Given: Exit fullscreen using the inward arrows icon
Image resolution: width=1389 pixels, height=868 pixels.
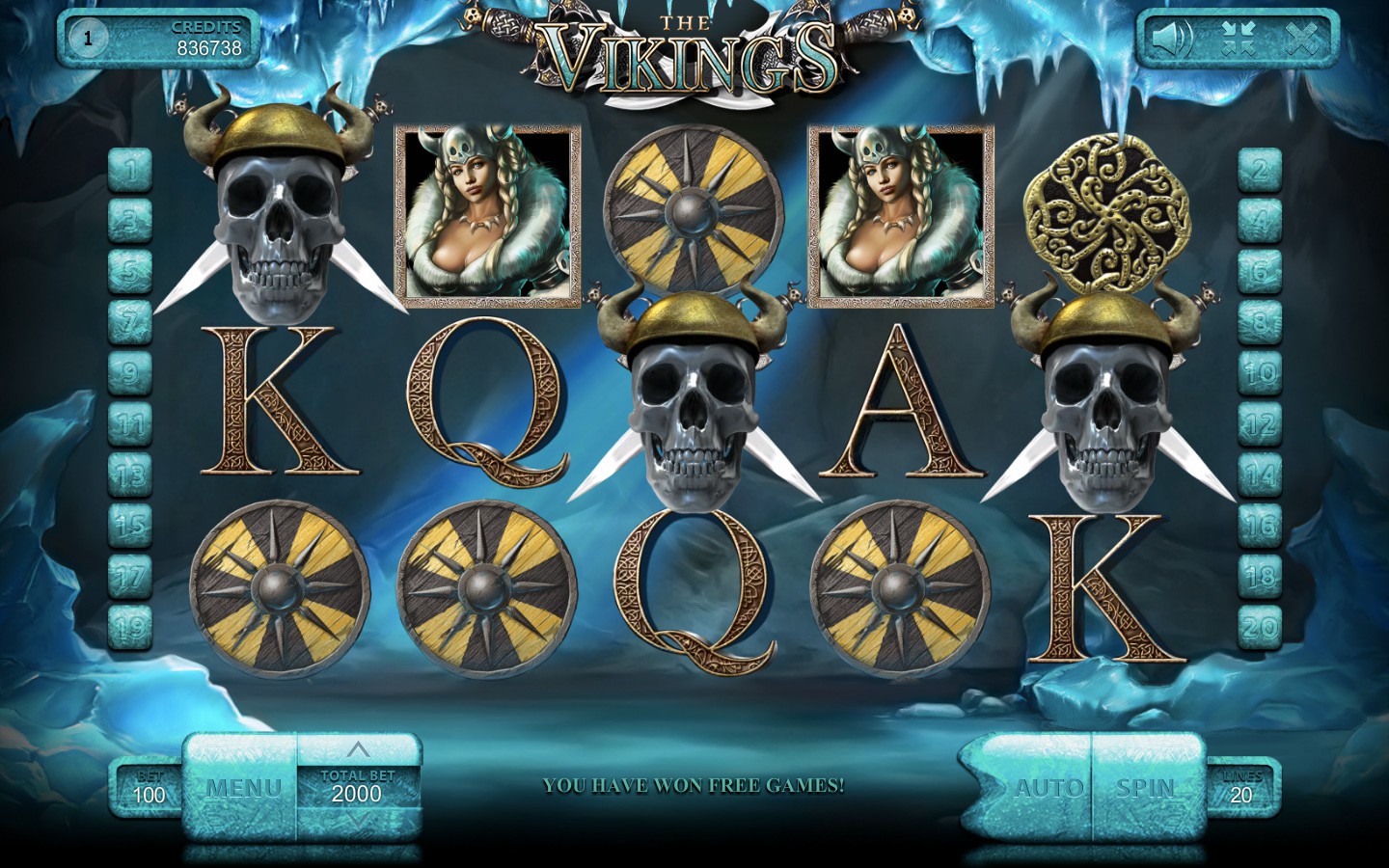Looking at the screenshot, I should point(1237,40).
